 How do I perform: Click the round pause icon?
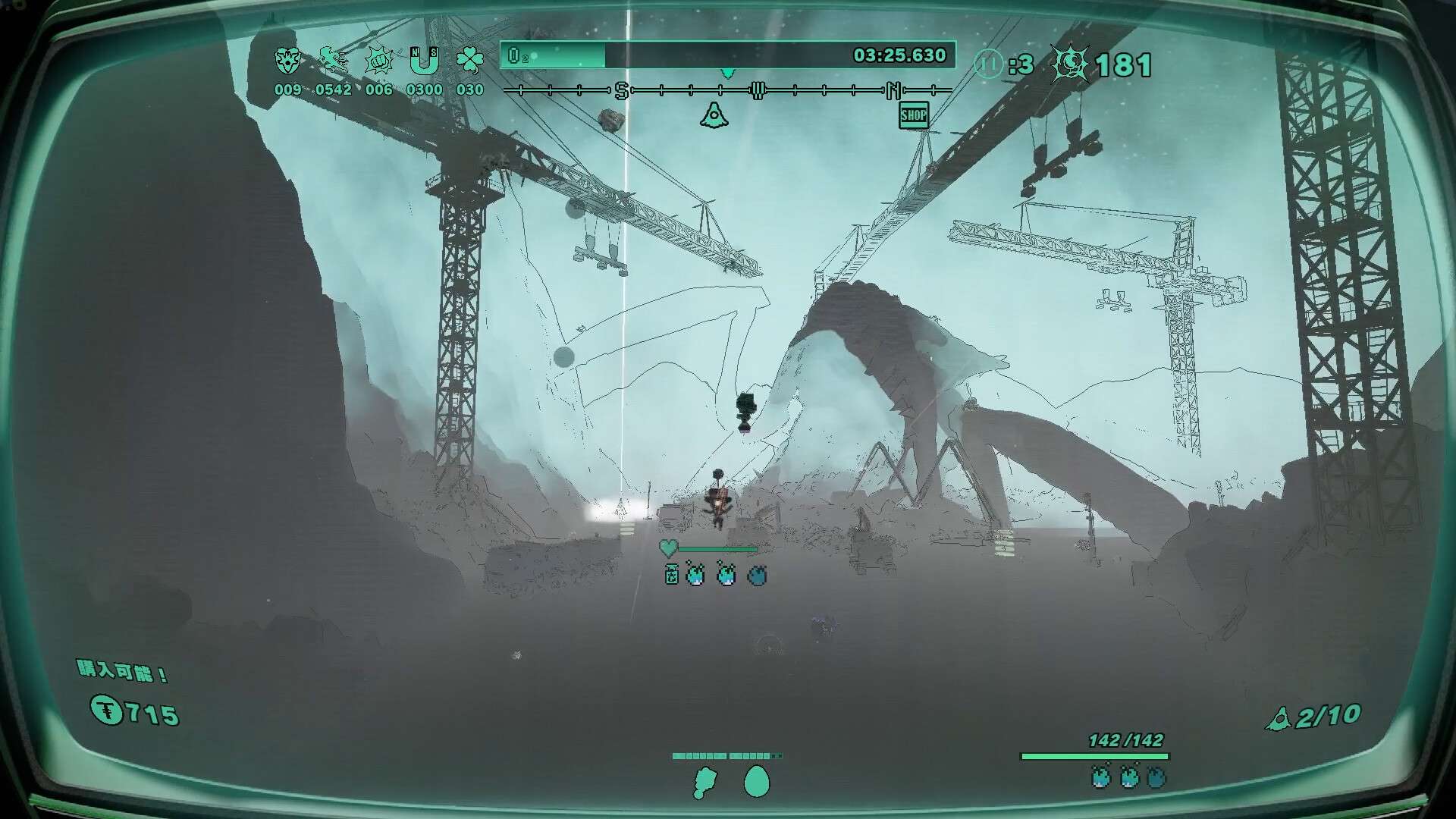pos(988,64)
